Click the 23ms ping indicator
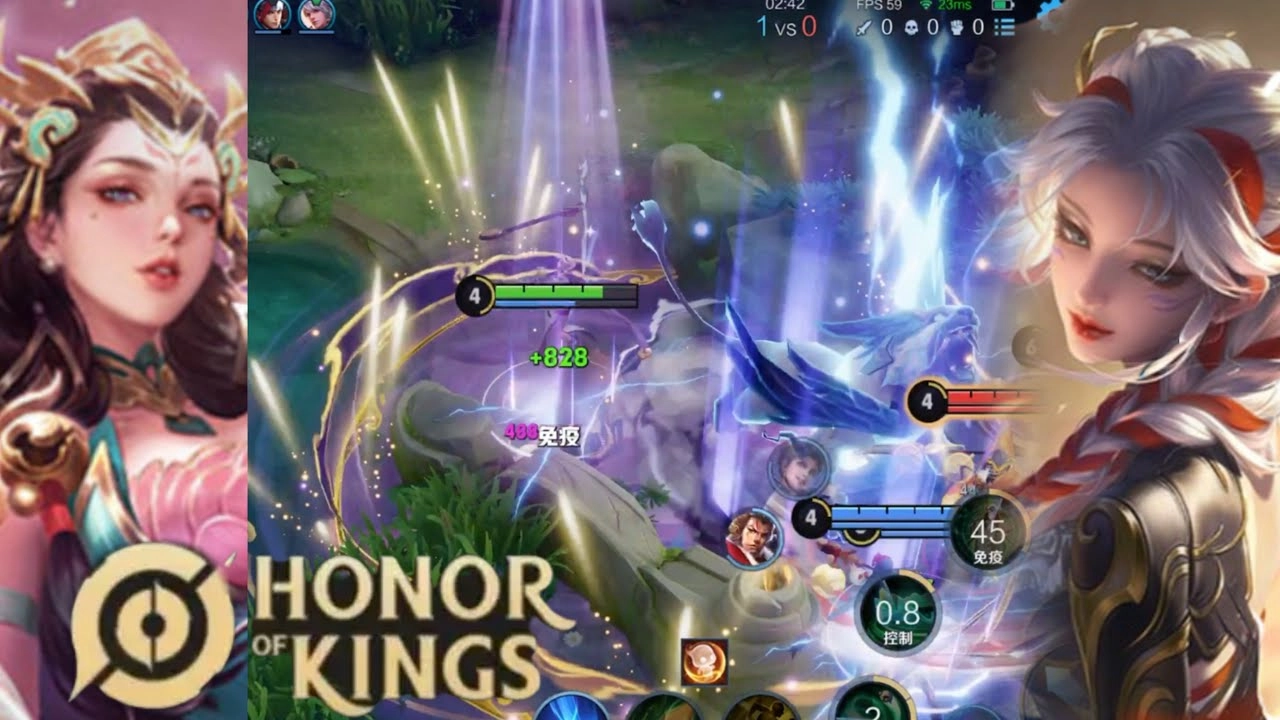Viewport: 1280px width, 720px height. click(953, 7)
